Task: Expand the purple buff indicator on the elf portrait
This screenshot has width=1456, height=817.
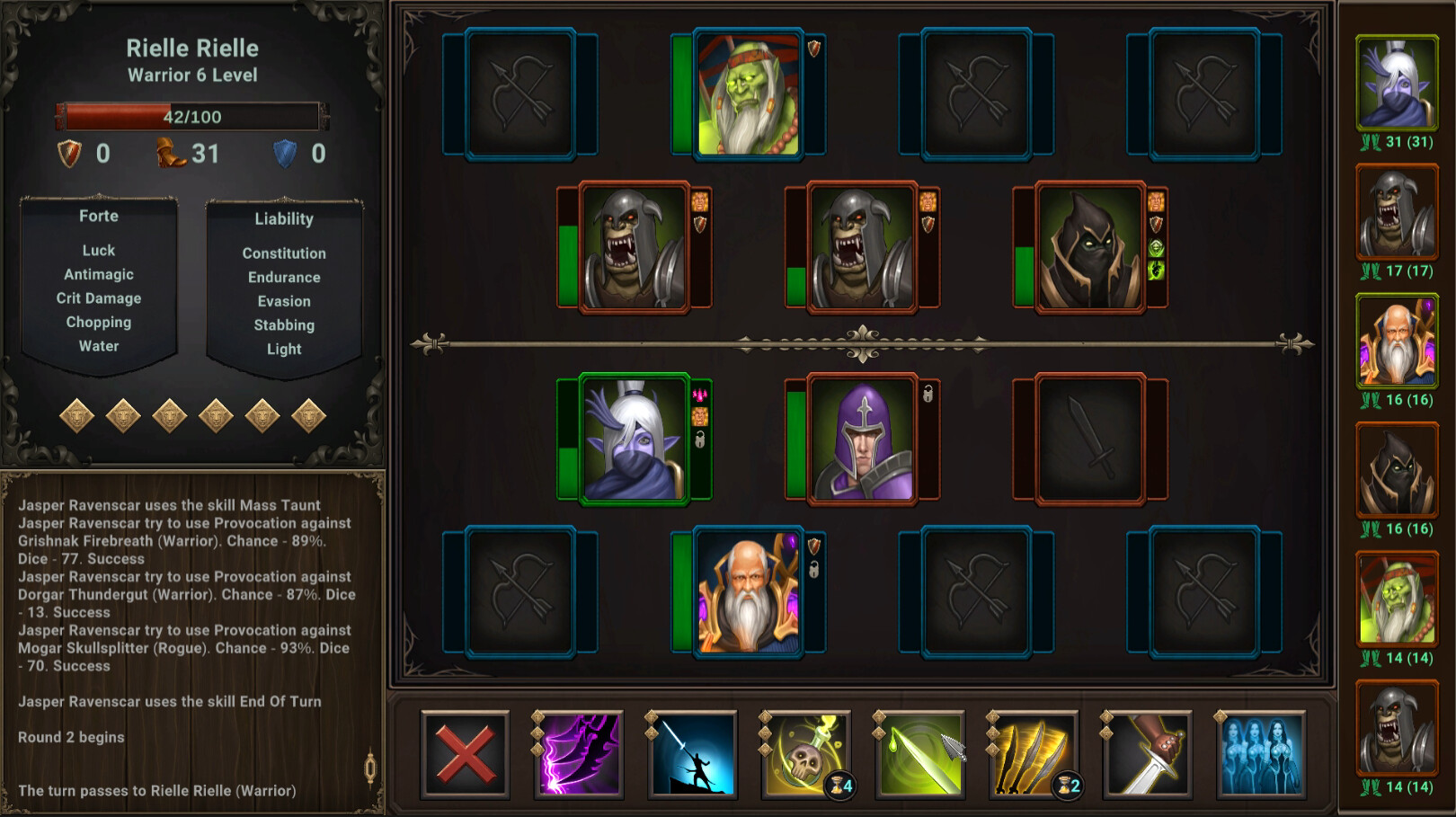Action: pos(702,395)
